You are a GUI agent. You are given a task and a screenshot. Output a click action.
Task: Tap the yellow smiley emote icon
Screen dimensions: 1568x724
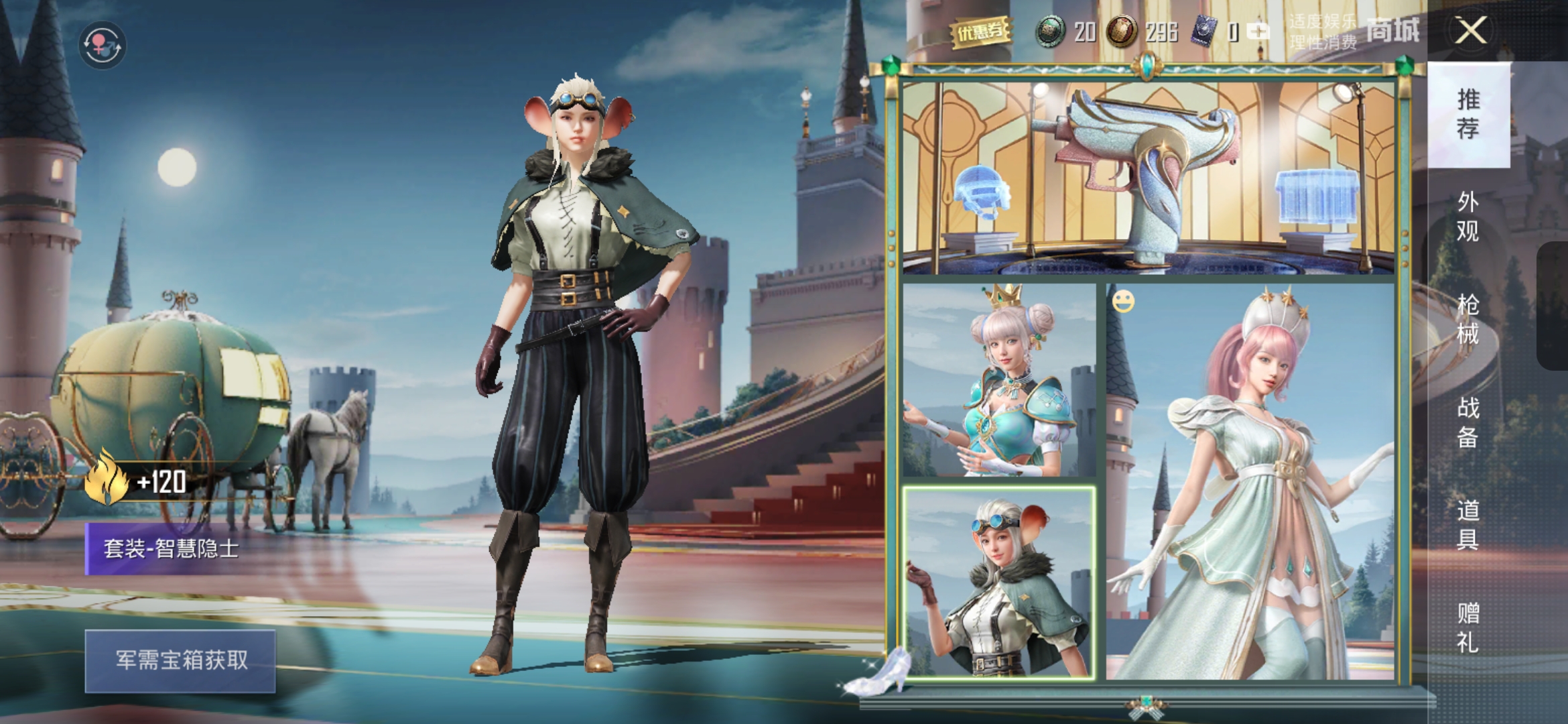[1123, 302]
